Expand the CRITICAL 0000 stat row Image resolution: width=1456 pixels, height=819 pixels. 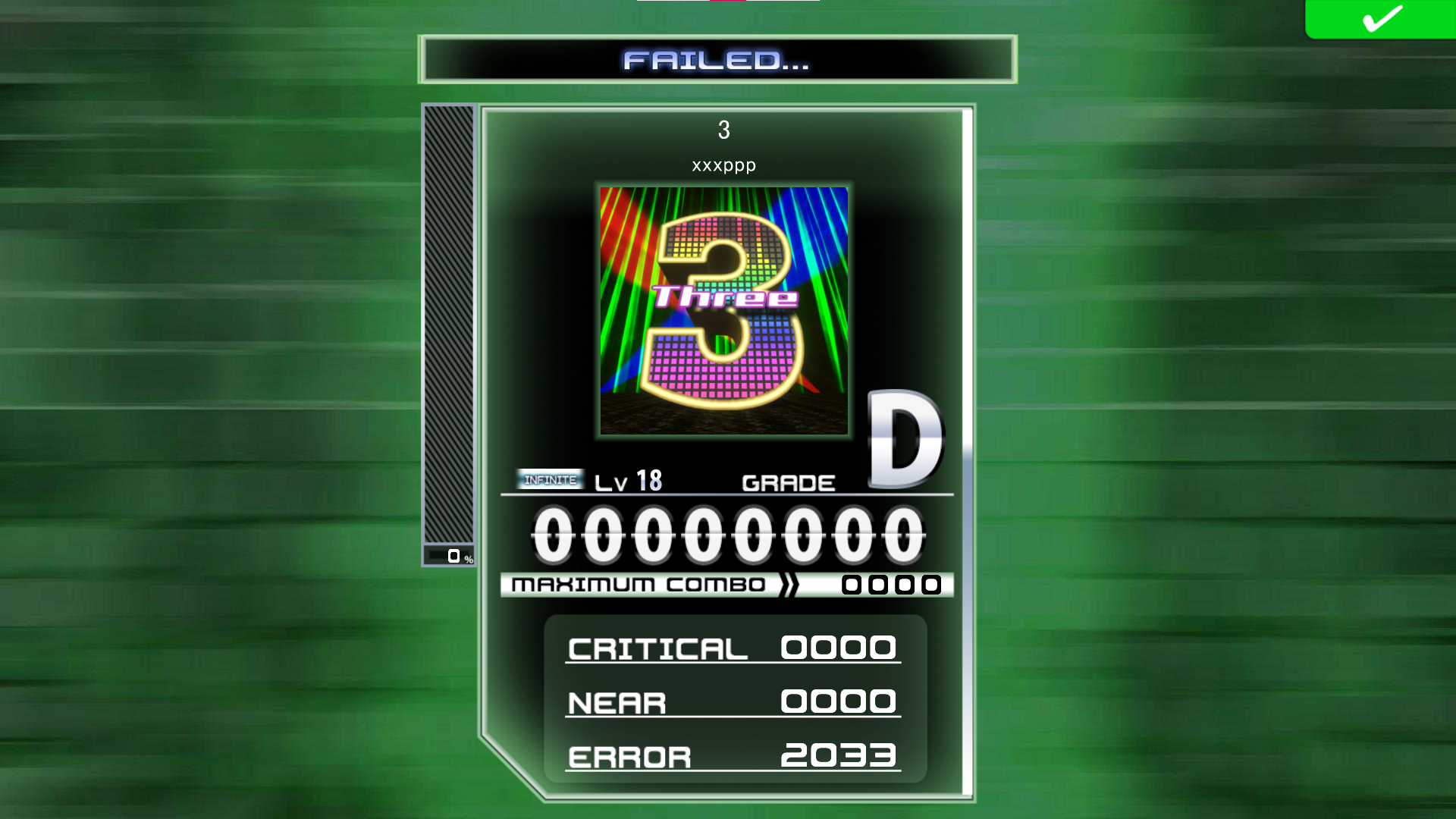tap(732, 648)
